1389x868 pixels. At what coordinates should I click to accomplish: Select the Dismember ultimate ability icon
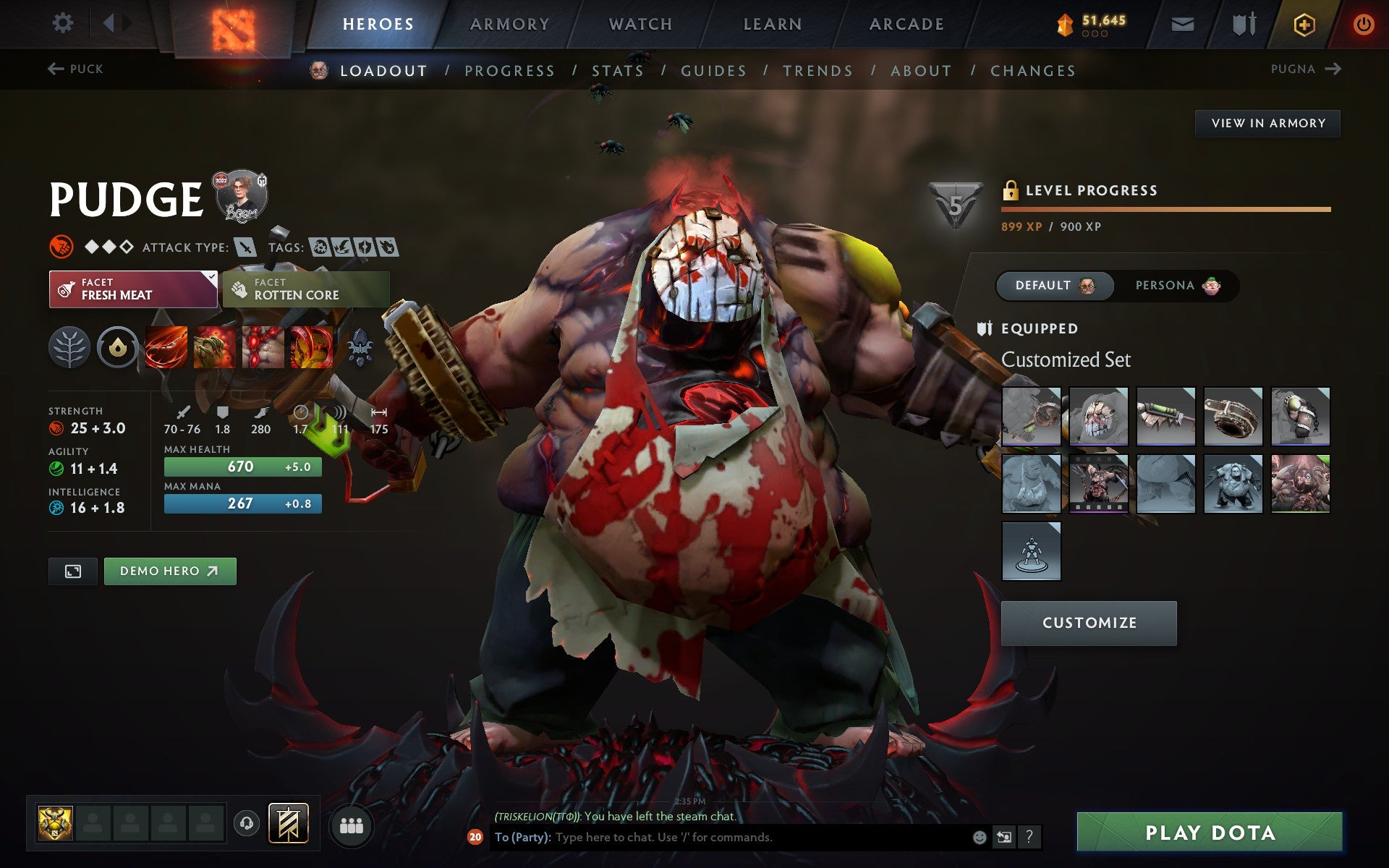coord(310,347)
